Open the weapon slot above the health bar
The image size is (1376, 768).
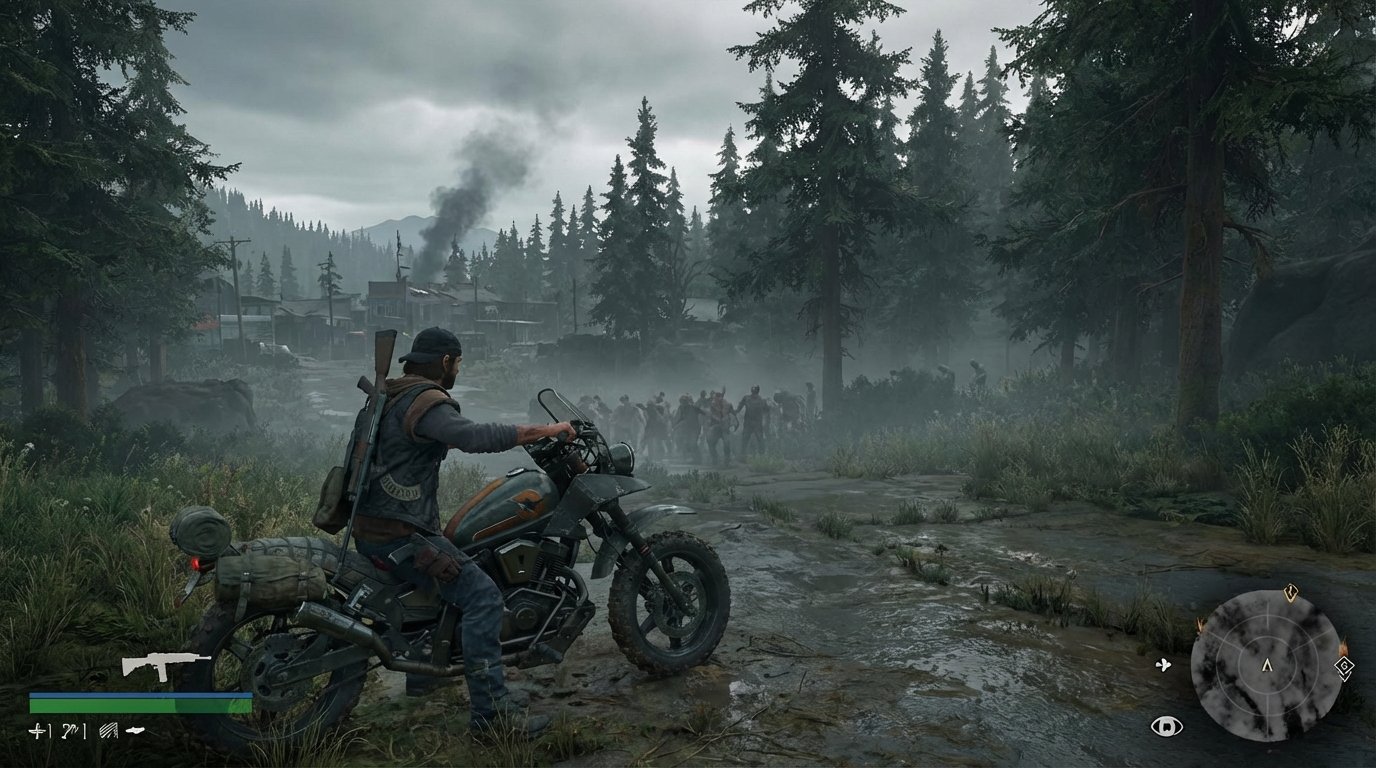tap(165, 666)
